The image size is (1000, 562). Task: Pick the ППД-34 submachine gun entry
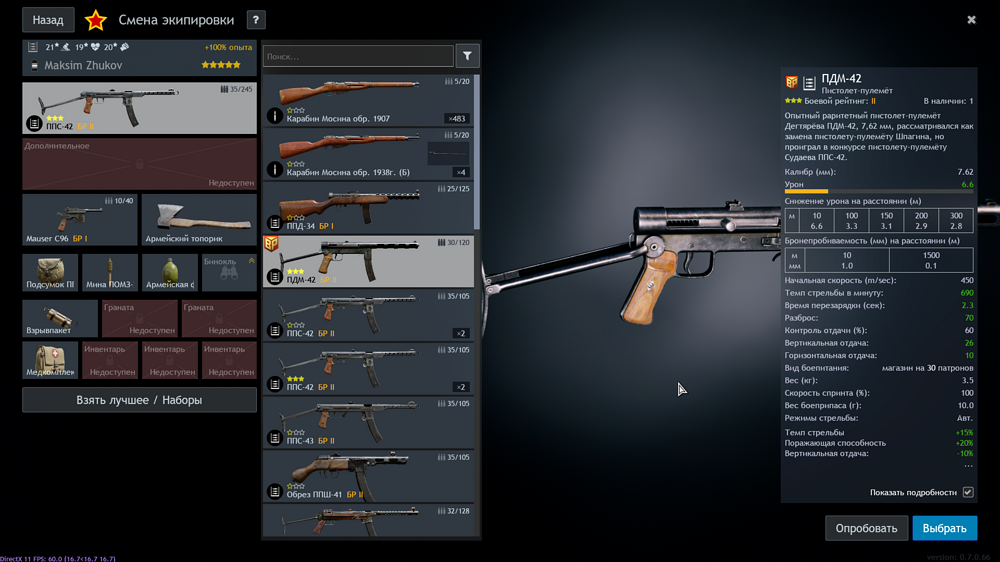(369, 208)
